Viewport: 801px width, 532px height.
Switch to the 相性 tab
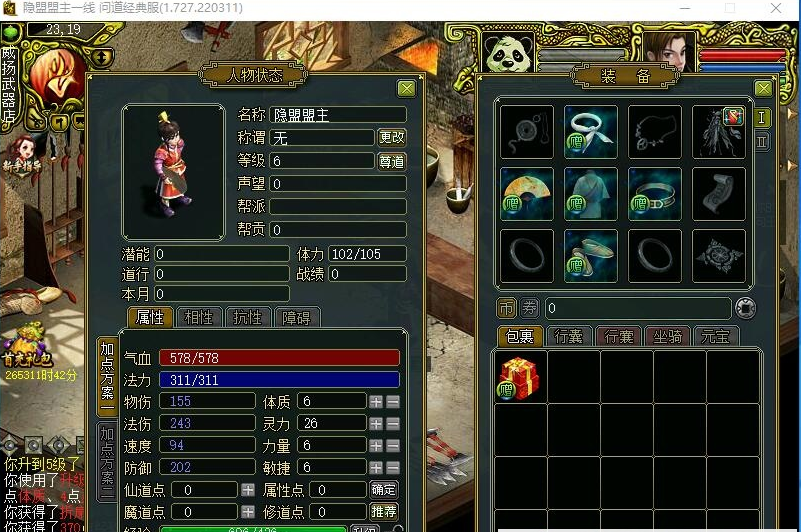tap(199, 318)
